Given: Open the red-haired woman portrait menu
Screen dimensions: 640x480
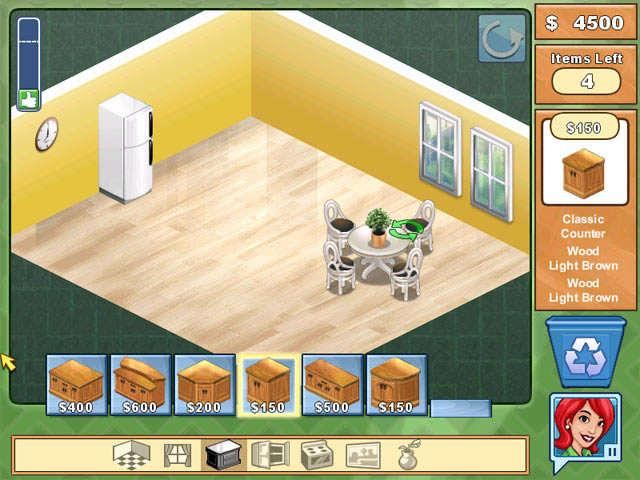Looking at the screenshot, I should tap(586, 430).
